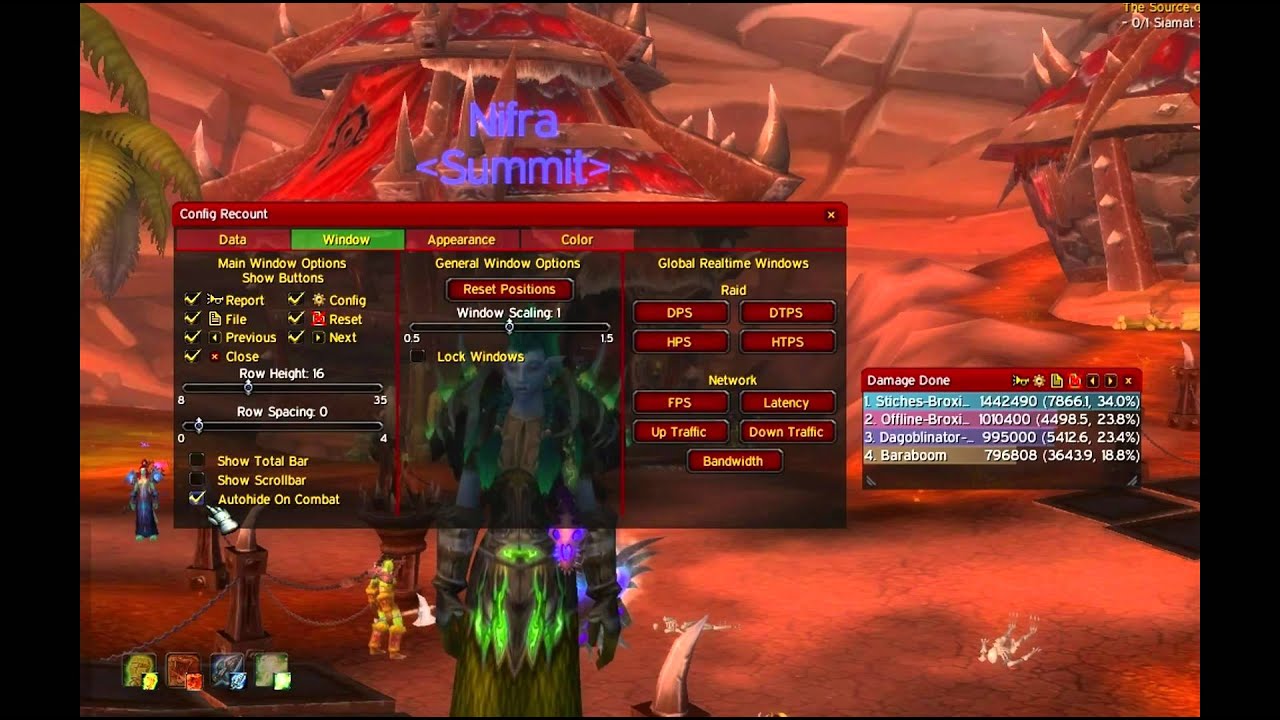Select the Color tab
Screen dimensions: 1280x720
click(577, 240)
